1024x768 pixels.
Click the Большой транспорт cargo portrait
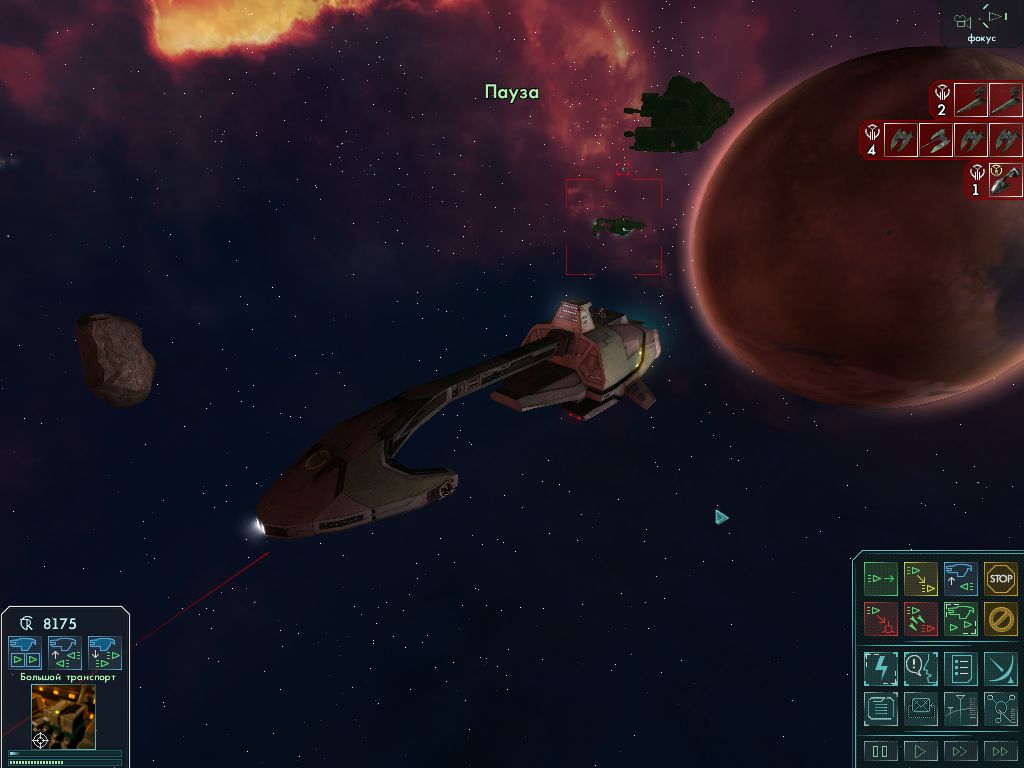pyautogui.click(x=64, y=717)
